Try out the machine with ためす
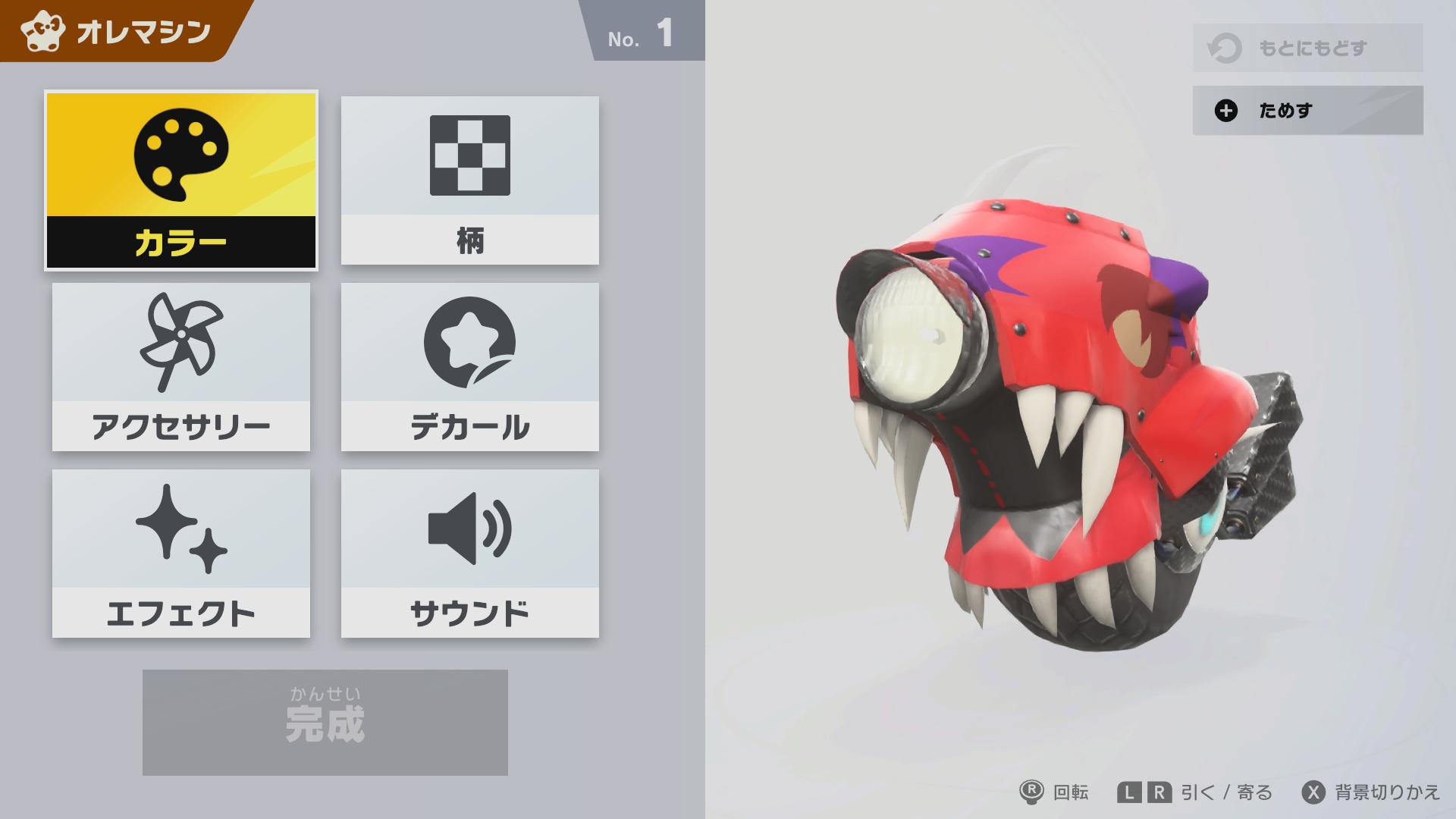 point(1307,111)
